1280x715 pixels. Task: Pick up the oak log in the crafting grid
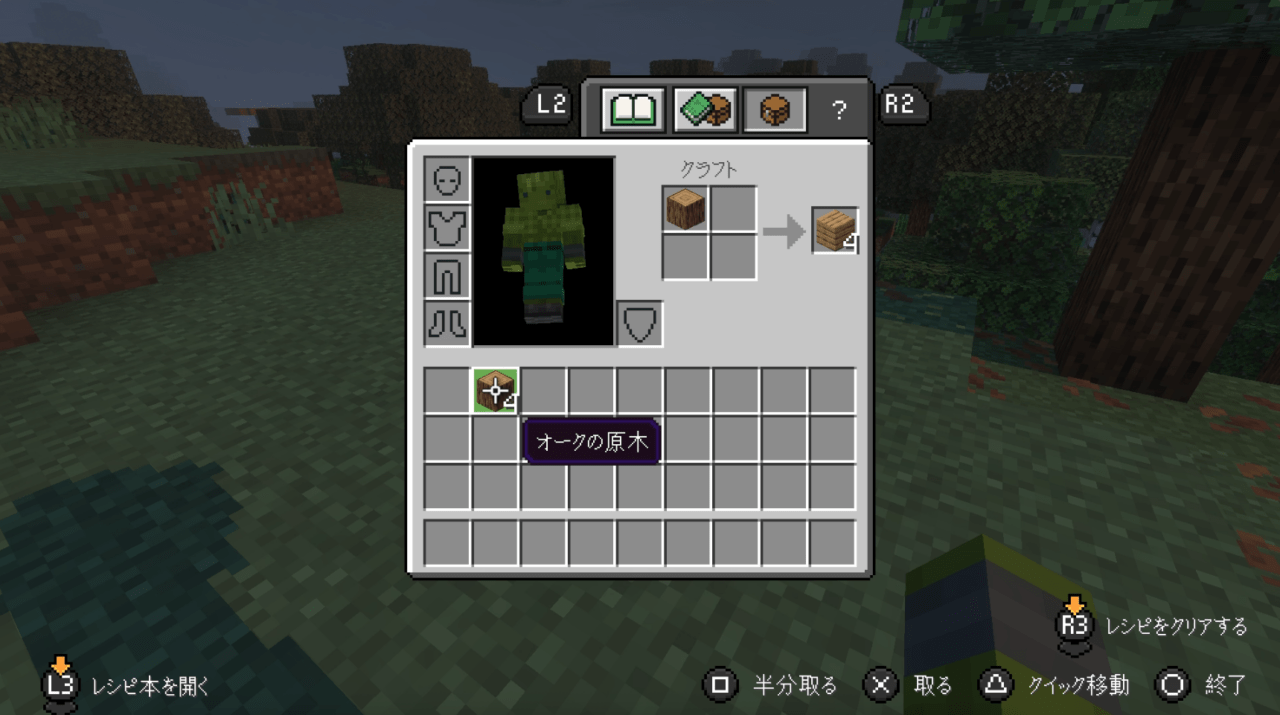pos(686,209)
